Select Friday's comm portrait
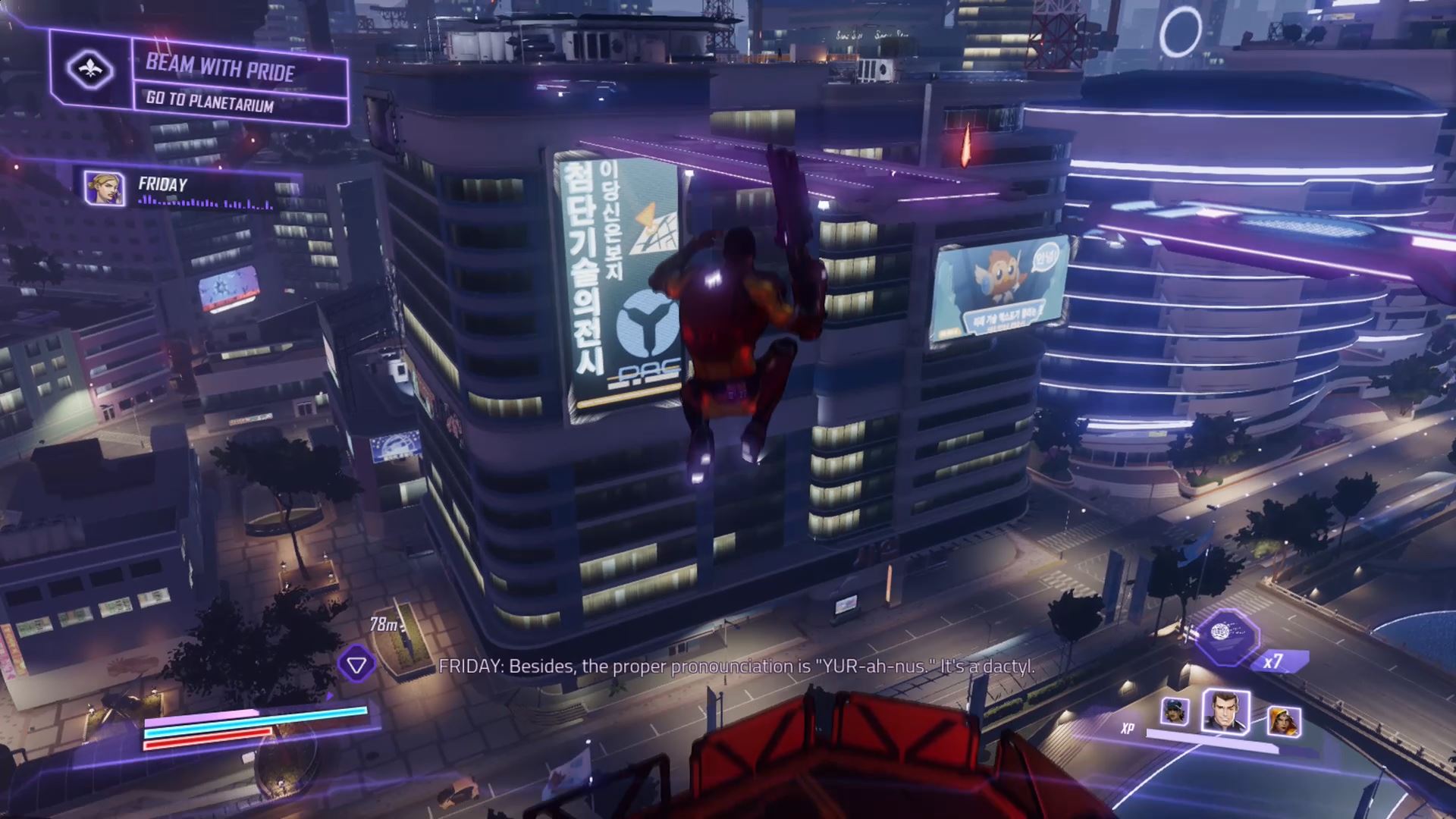The image size is (1456, 819). [105, 188]
